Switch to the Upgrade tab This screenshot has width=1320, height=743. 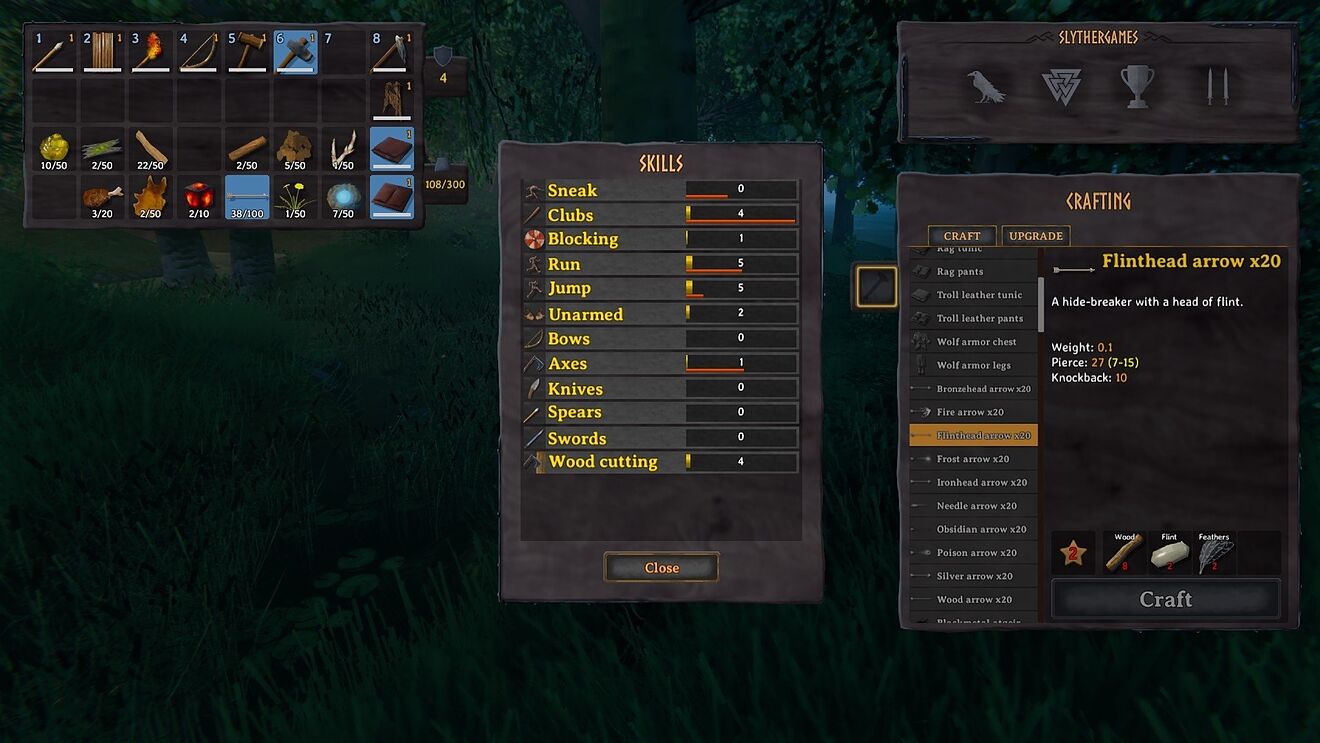point(1035,236)
